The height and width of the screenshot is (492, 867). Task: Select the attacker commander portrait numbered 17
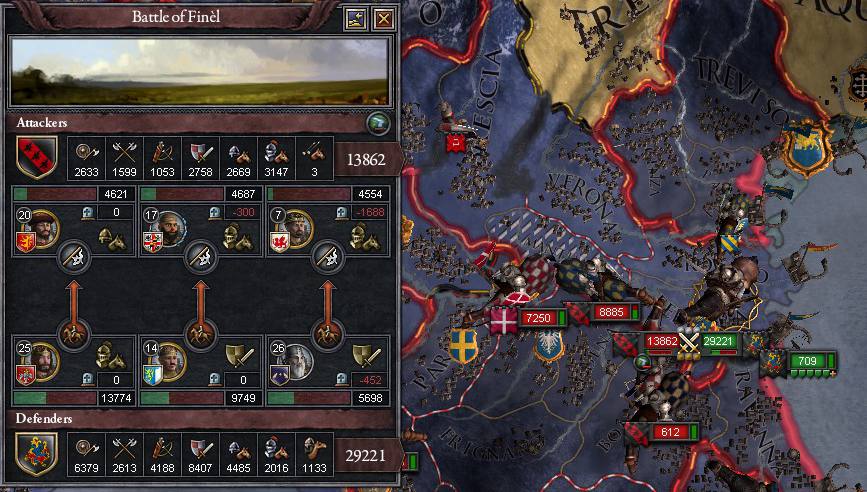165,228
